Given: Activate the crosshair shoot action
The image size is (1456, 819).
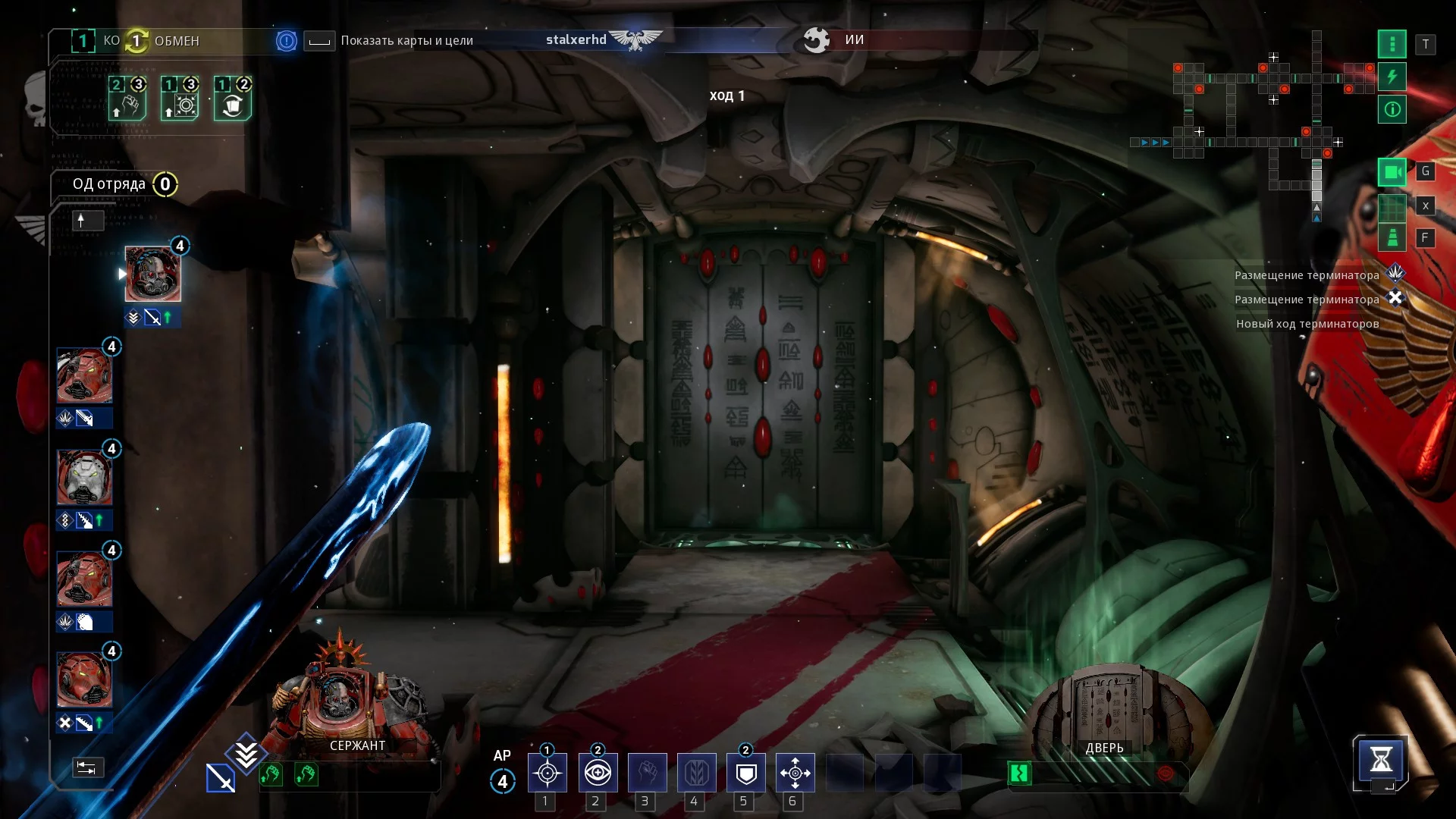Looking at the screenshot, I should point(547,773).
